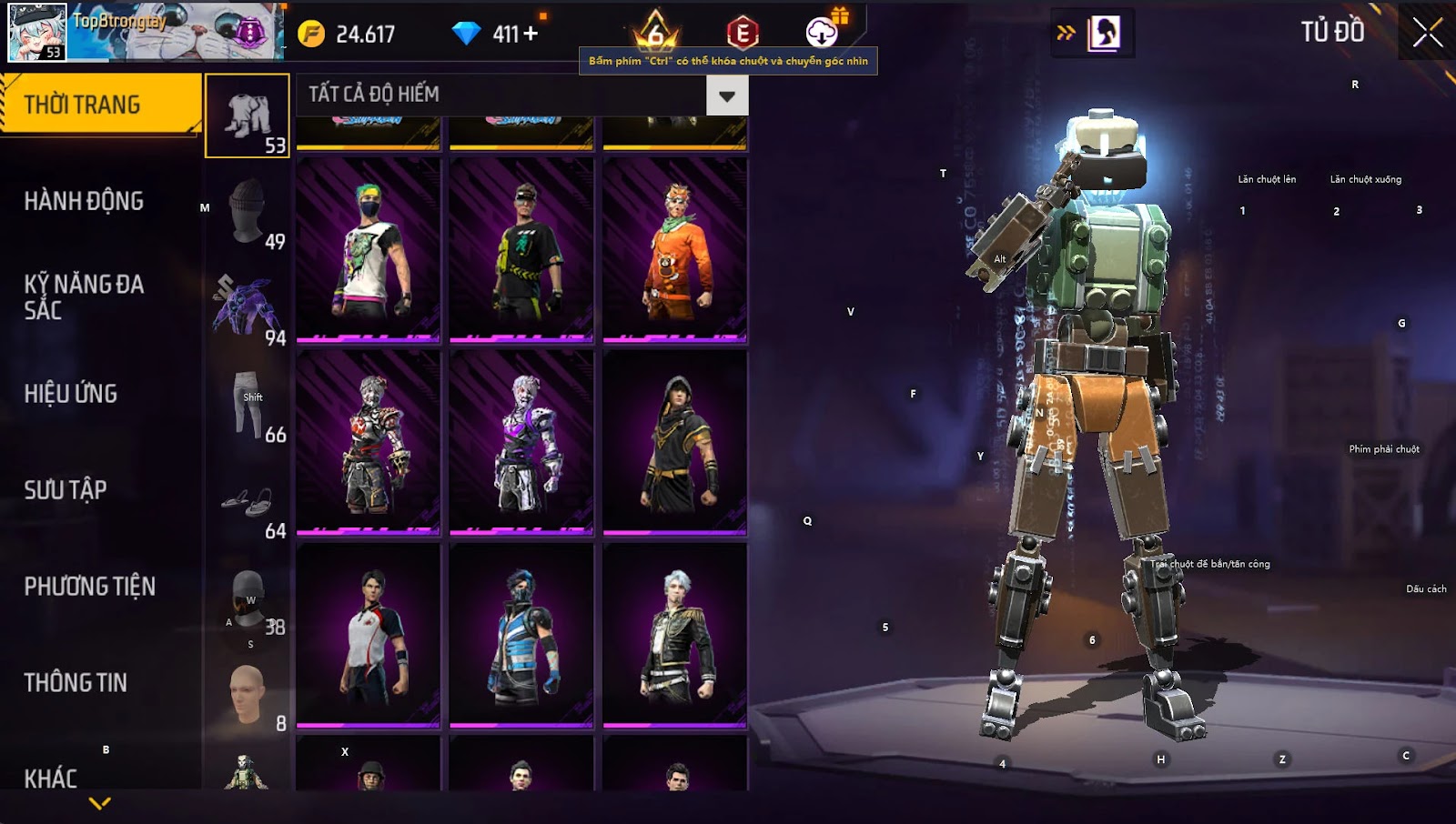This screenshot has width=1456, height=824.
Task: Add diamonds with the plus button
Action: pyautogui.click(x=531, y=34)
